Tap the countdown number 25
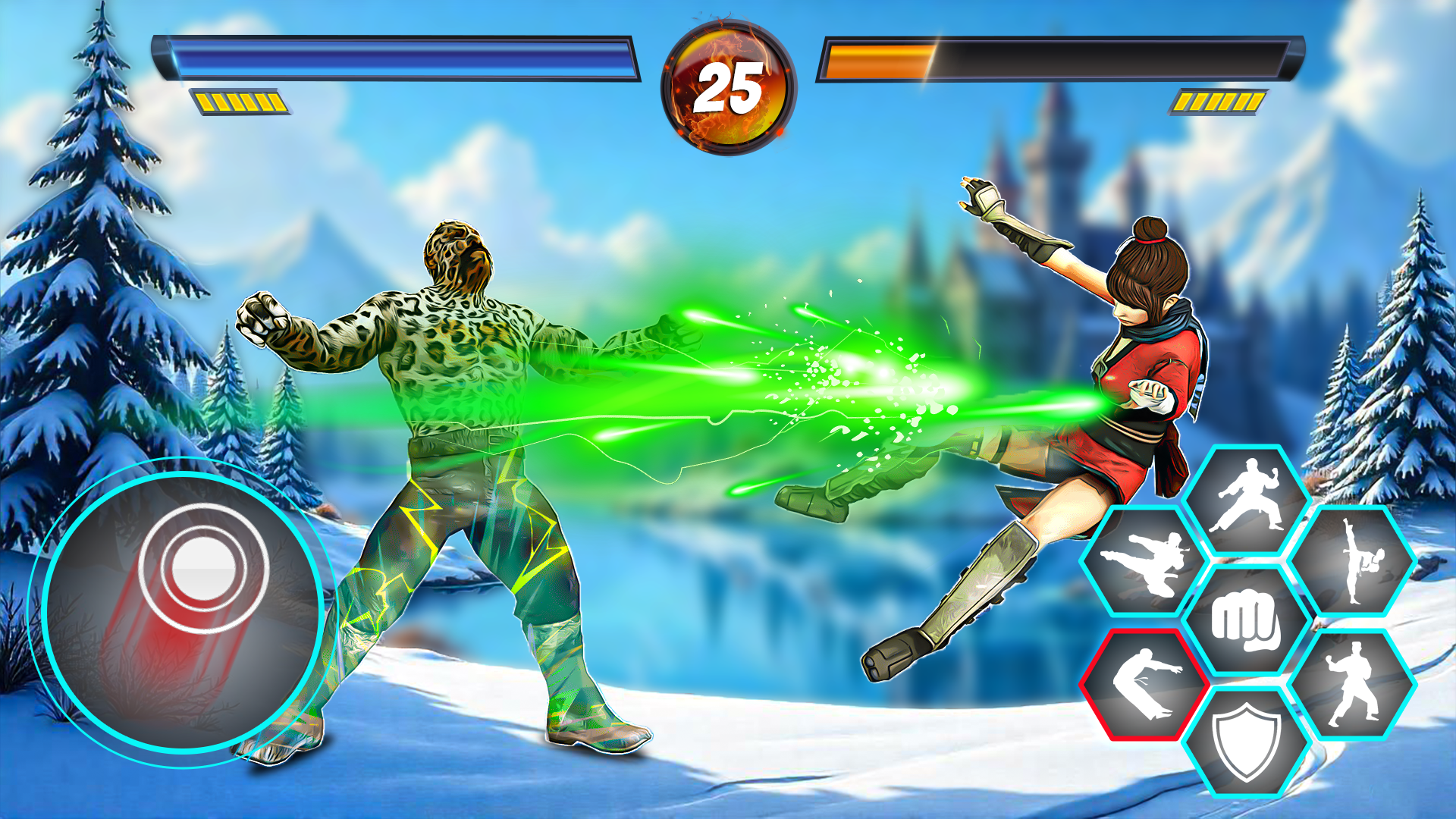 [729, 89]
